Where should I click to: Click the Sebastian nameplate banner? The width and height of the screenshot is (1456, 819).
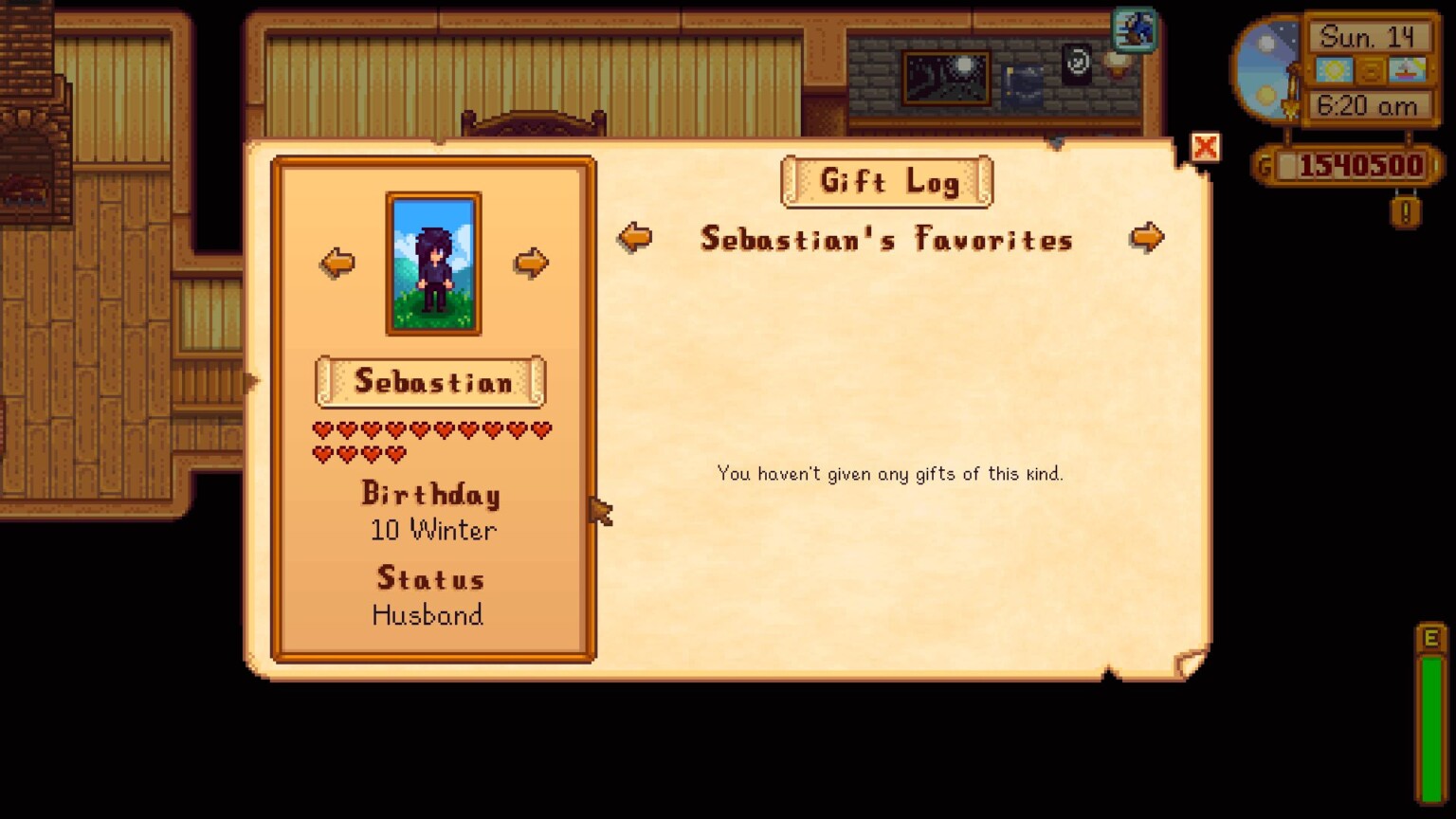pyautogui.click(x=429, y=381)
